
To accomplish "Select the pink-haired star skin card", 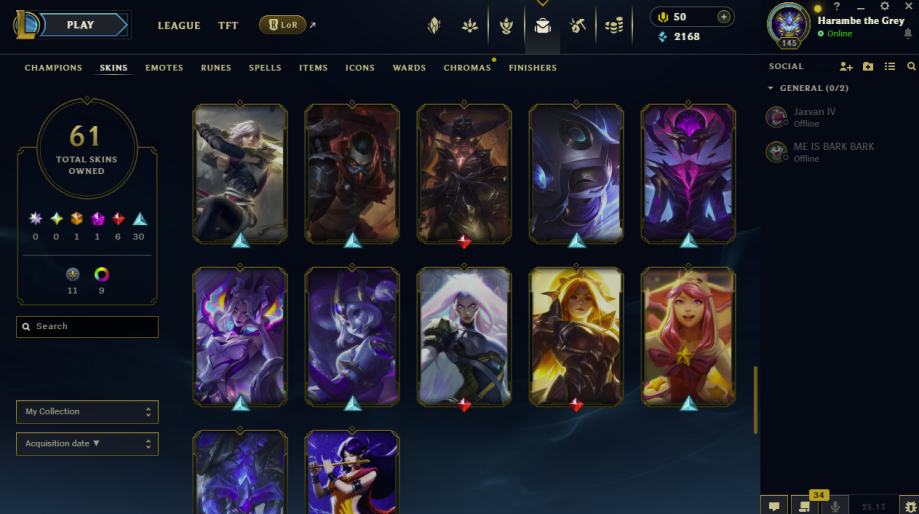I will (x=687, y=336).
